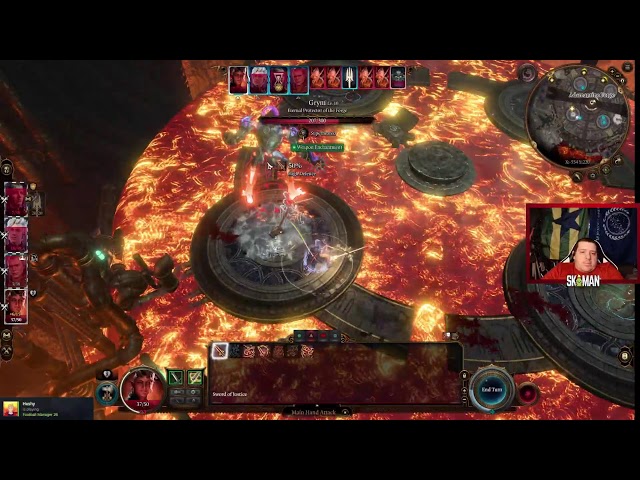Select the melee weapon set slot
Image resolution: width=640 pixels, height=480 pixels.
coord(176,377)
